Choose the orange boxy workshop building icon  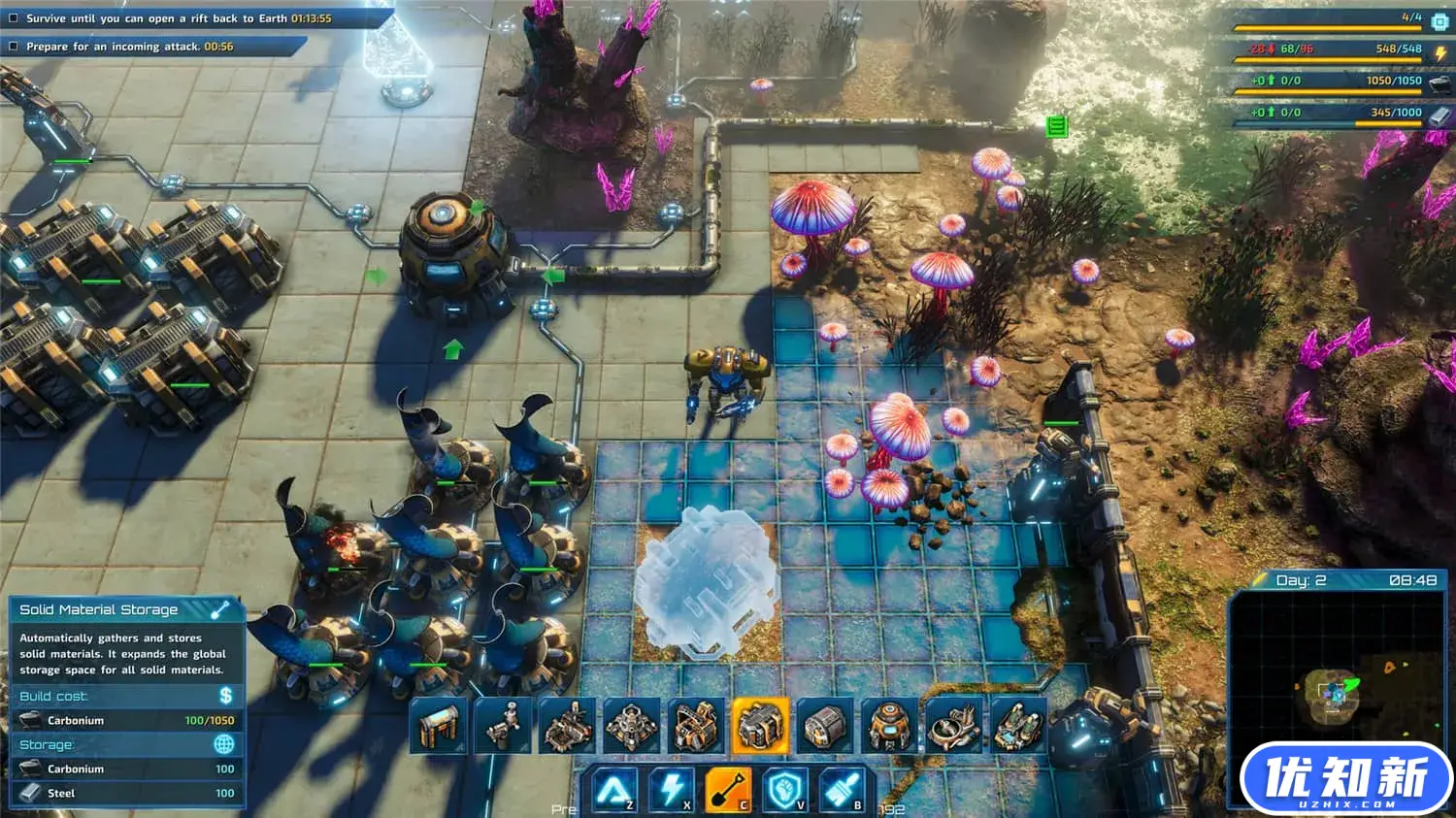696,725
